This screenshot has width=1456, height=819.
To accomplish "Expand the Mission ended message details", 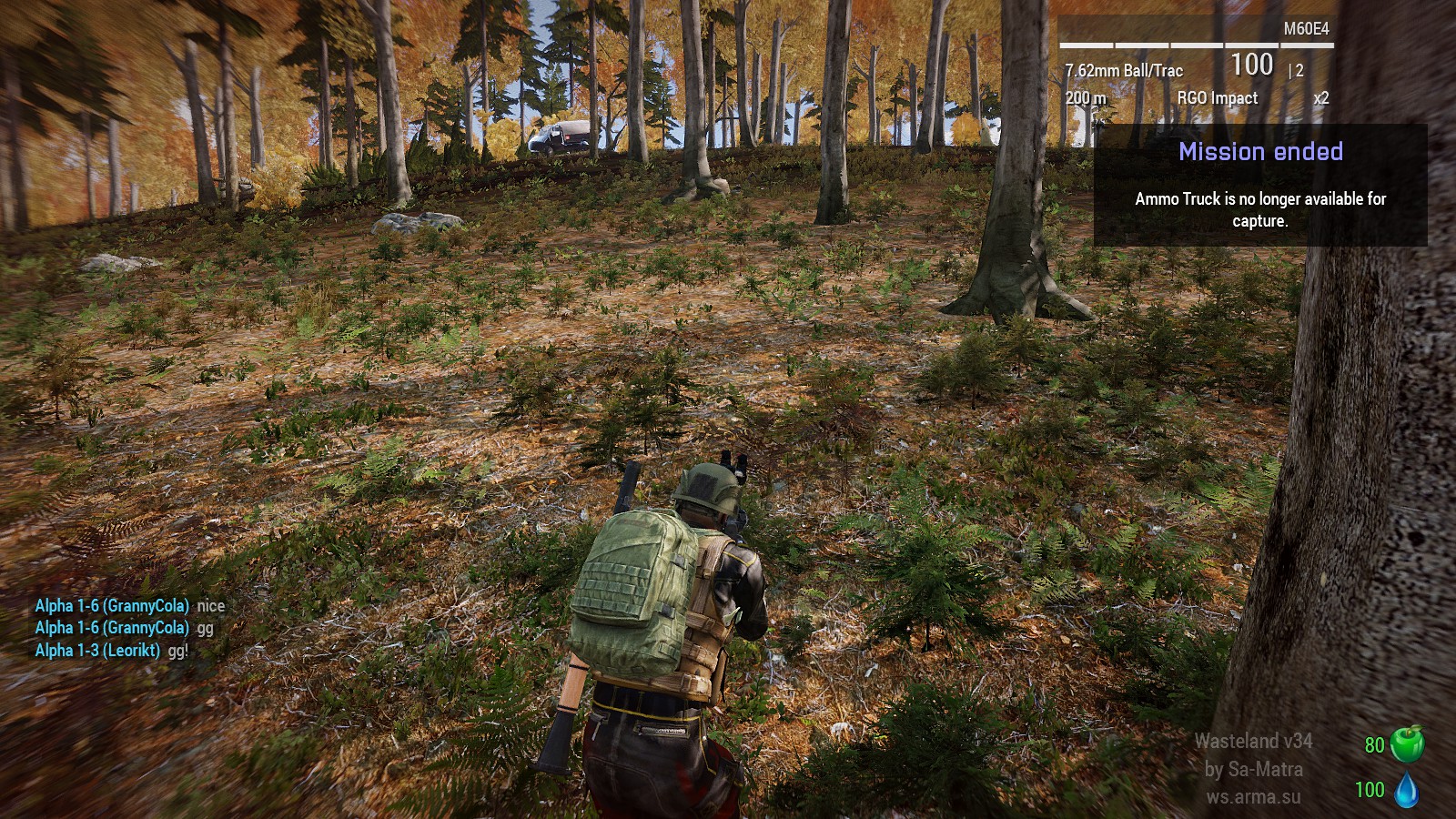I will pyautogui.click(x=1259, y=208).
